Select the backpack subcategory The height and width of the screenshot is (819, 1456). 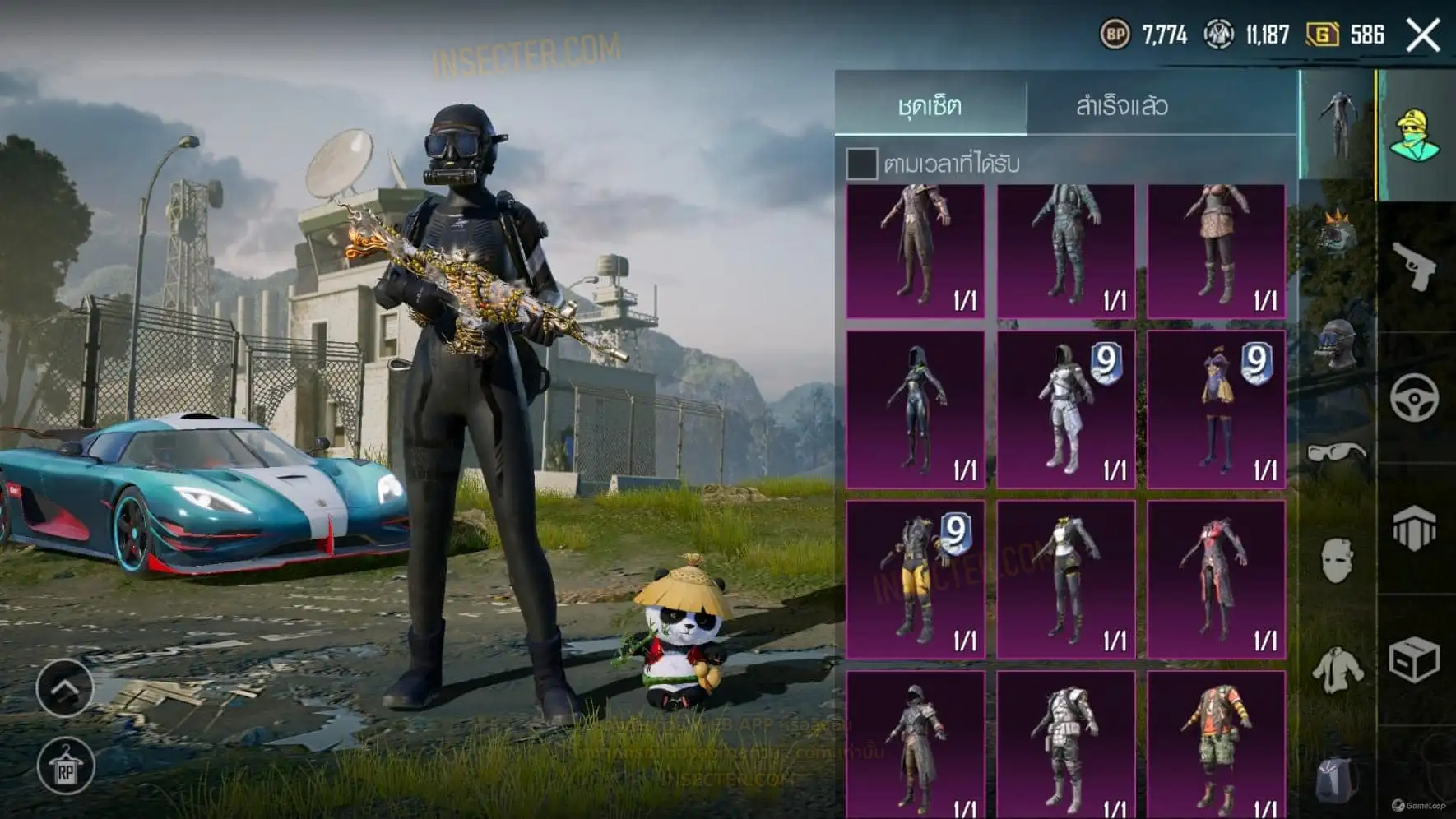[1337, 778]
